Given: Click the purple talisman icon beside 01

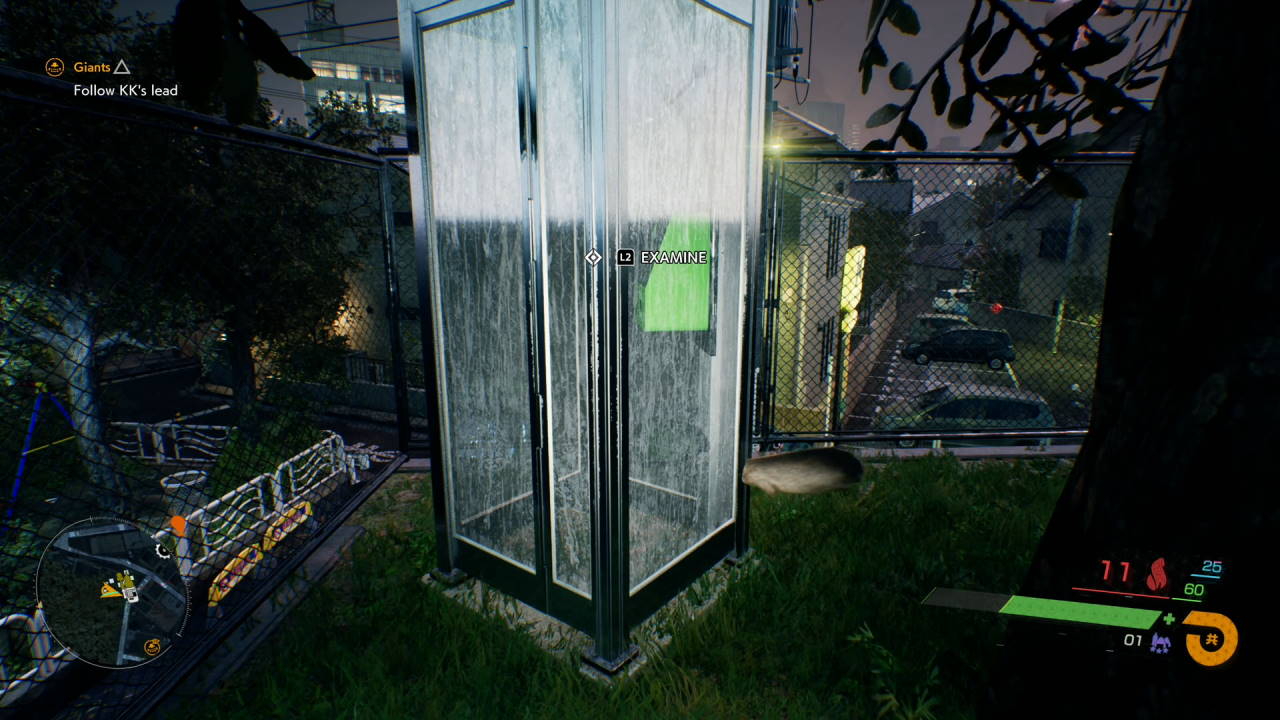Looking at the screenshot, I should click(1160, 641).
